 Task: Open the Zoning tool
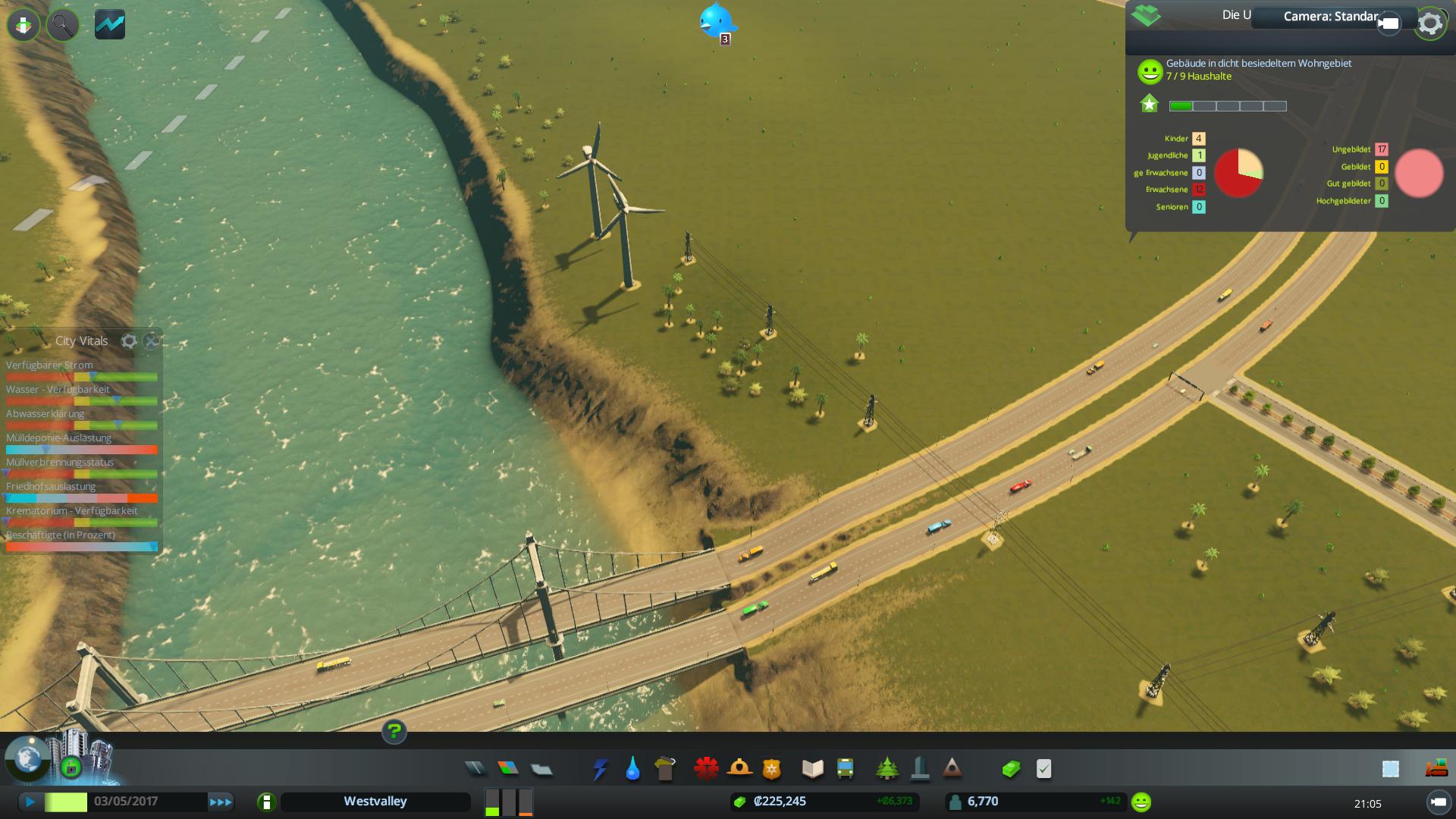[508, 769]
